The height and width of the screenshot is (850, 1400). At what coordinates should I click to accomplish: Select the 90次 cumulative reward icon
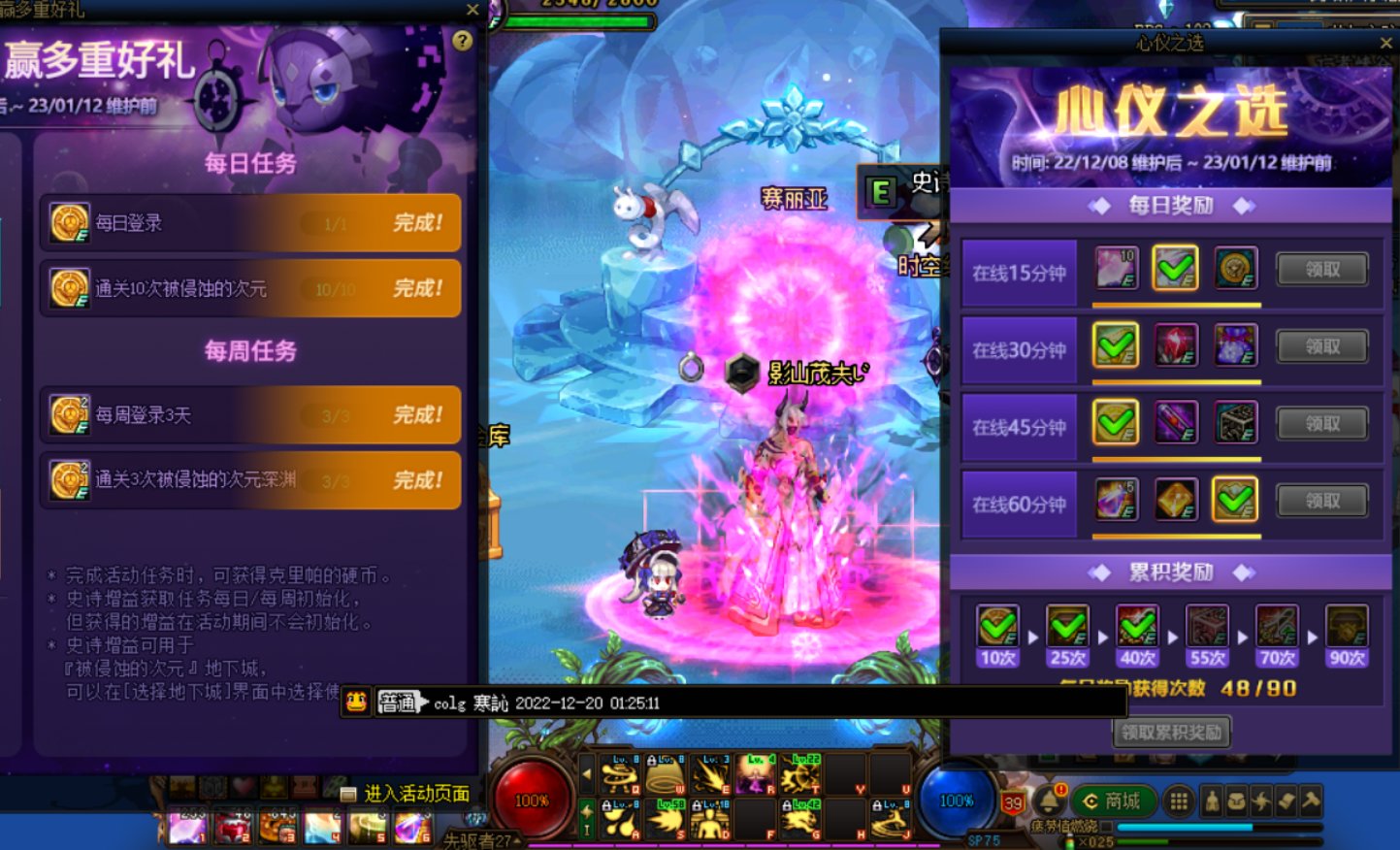(1347, 626)
